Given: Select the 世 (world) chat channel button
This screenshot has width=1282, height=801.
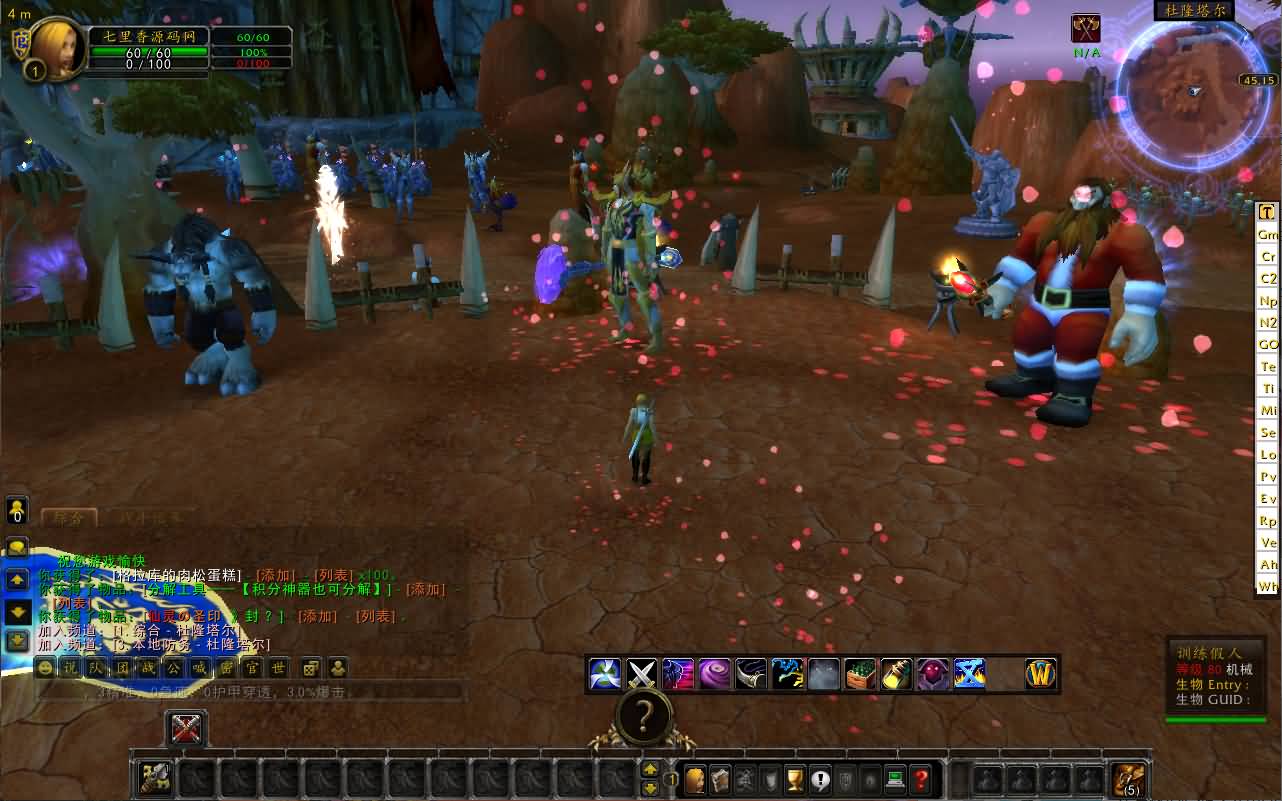Looking at the screenshot, I should coord(278,668).
